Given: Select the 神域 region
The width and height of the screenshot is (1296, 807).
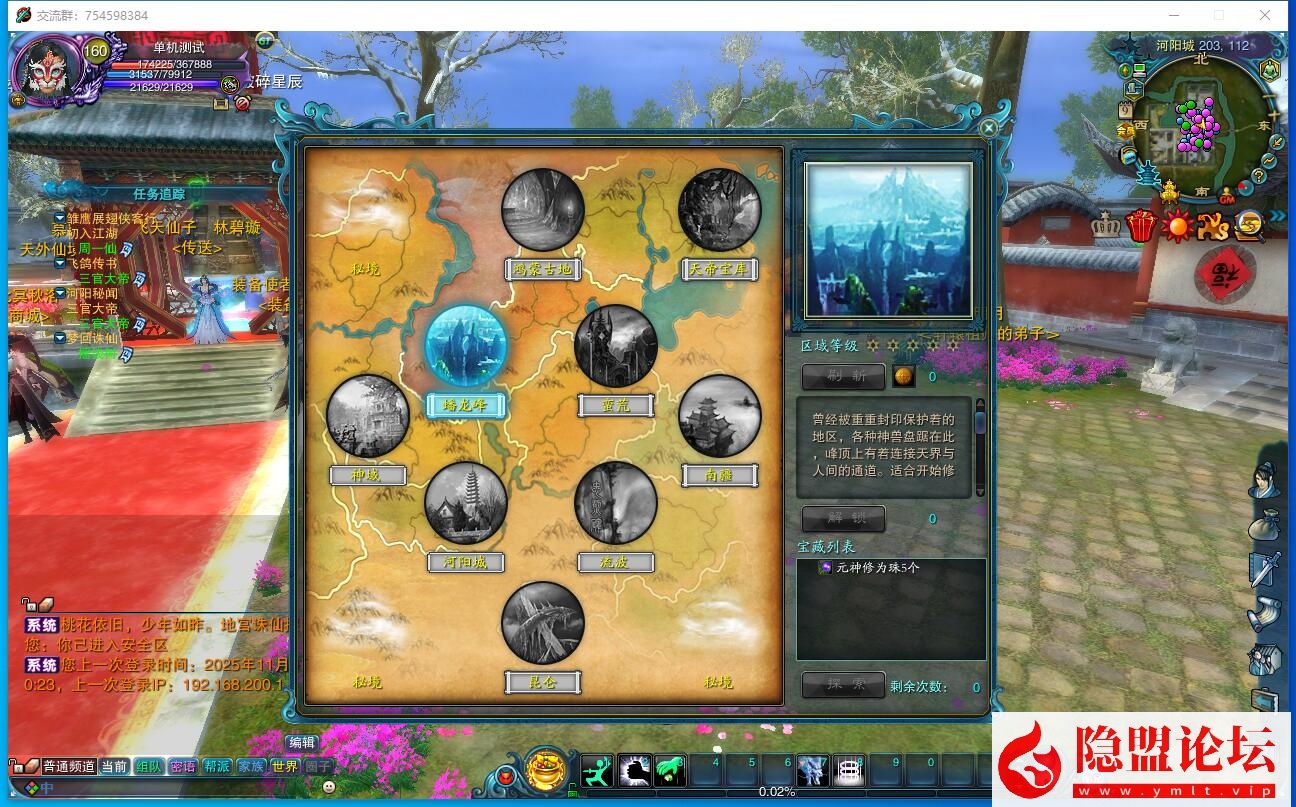Looking at the screenshot, I should pos(367,416).
